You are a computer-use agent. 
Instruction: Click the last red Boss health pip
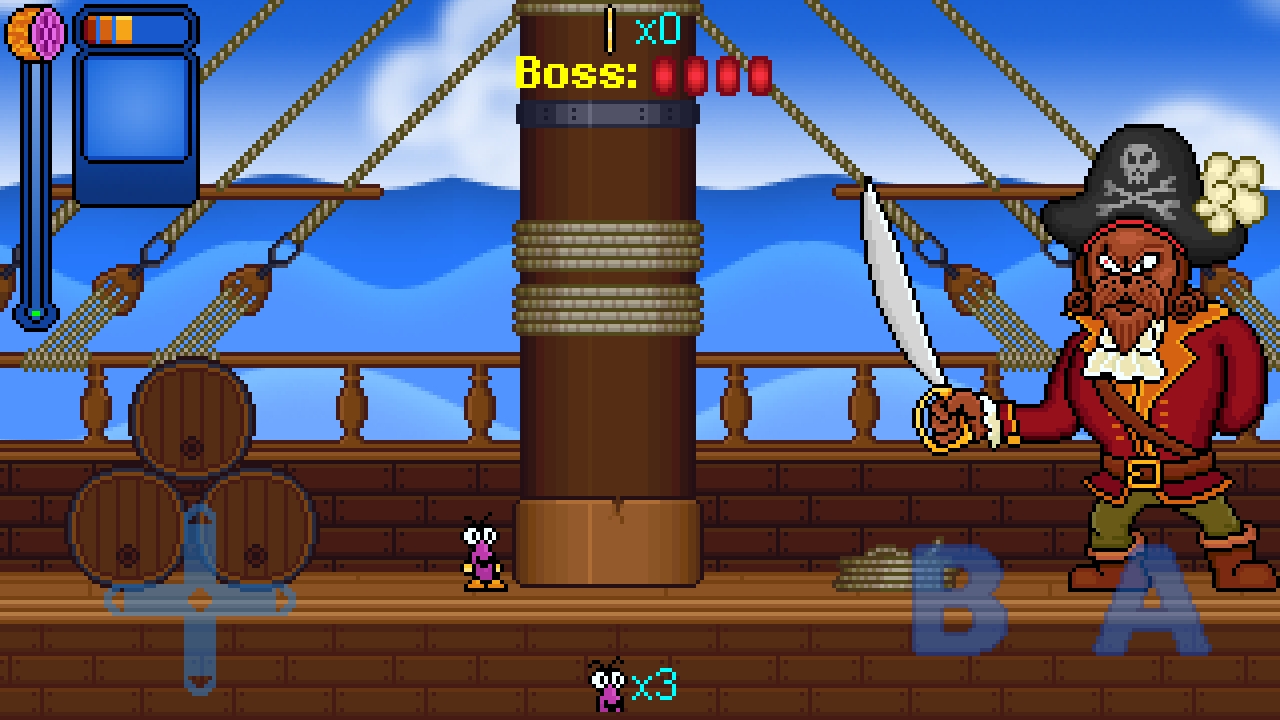760,74
